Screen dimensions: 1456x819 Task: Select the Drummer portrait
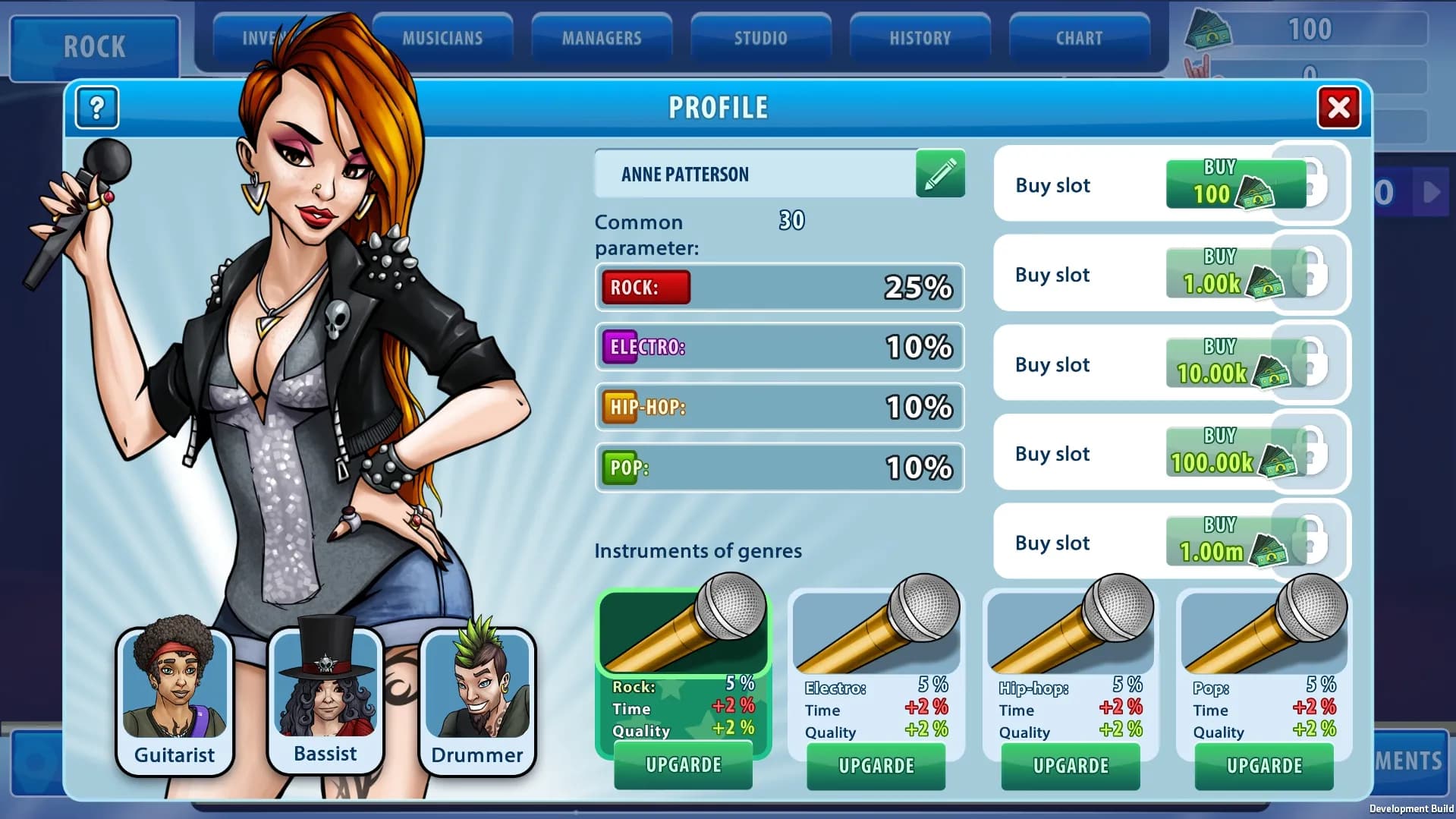(477, 700)
